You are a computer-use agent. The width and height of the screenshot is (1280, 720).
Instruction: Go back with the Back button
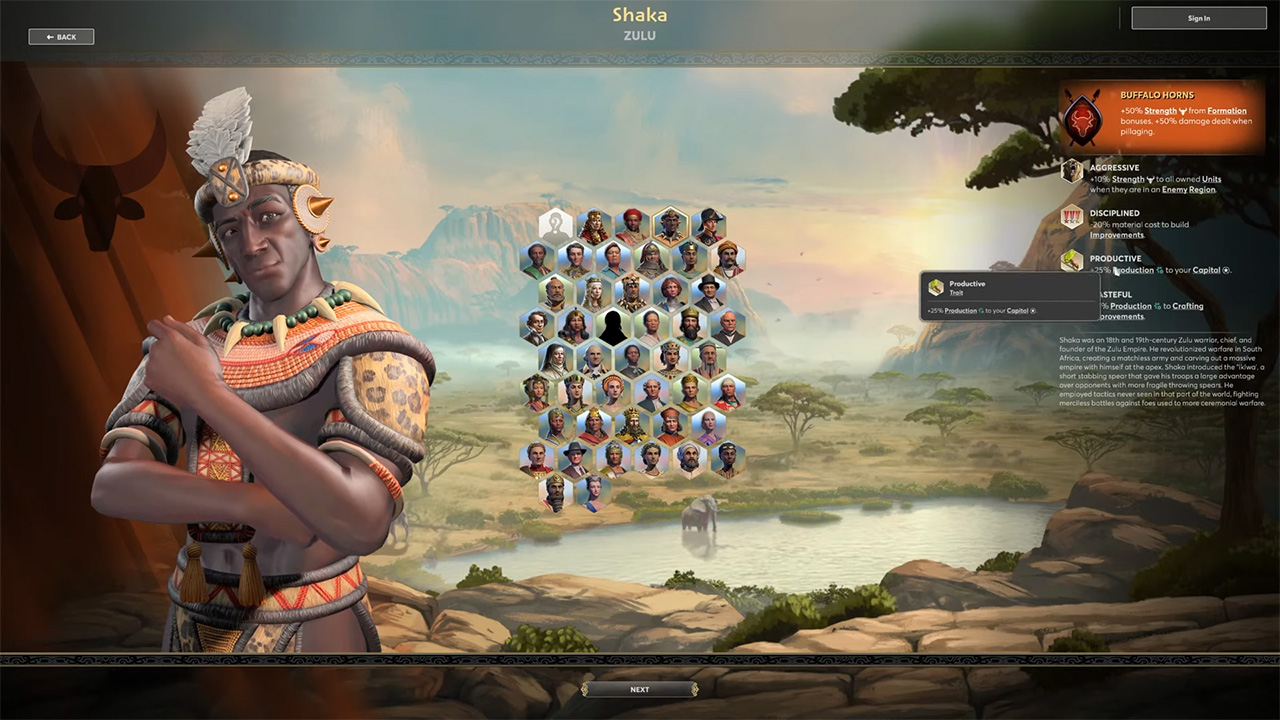(61, 37)
